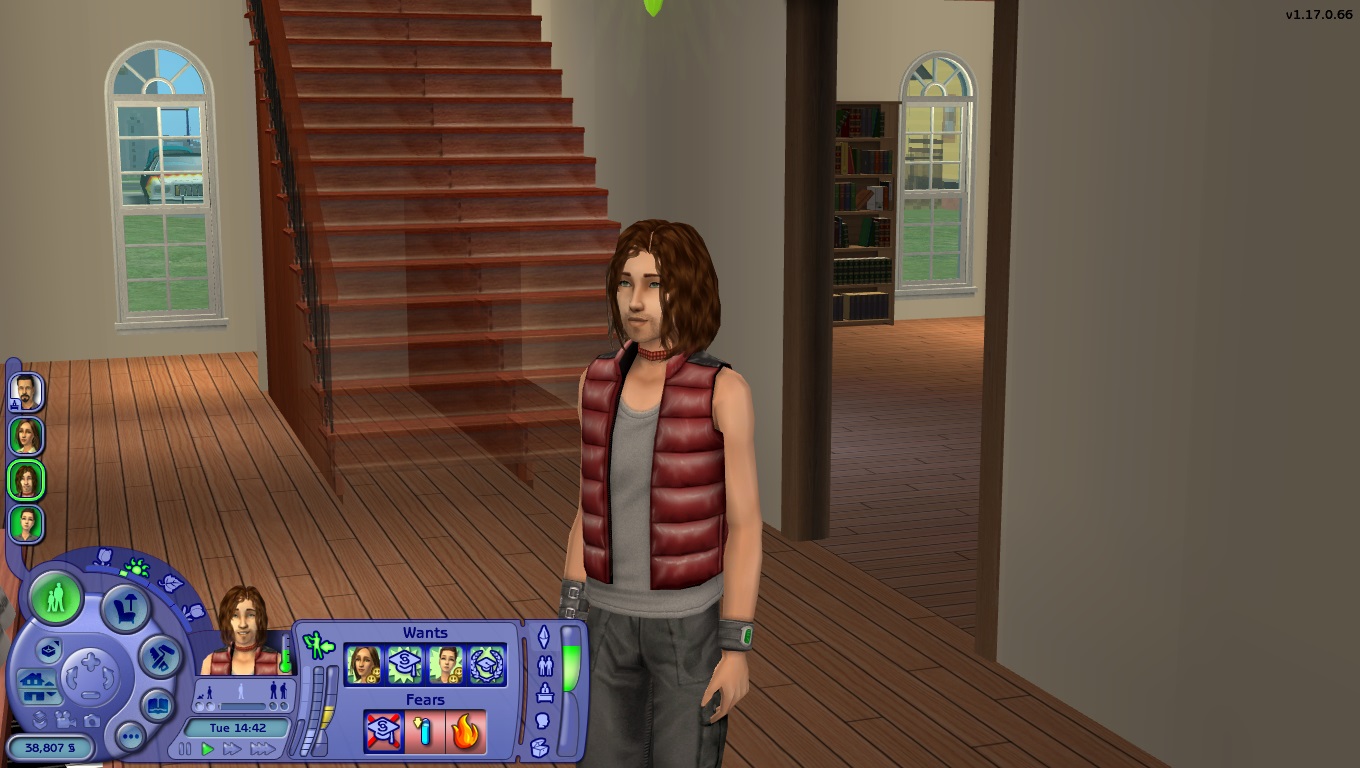Zoom out with the camera minus control
Screen dimensions: 1360x768
90,694
